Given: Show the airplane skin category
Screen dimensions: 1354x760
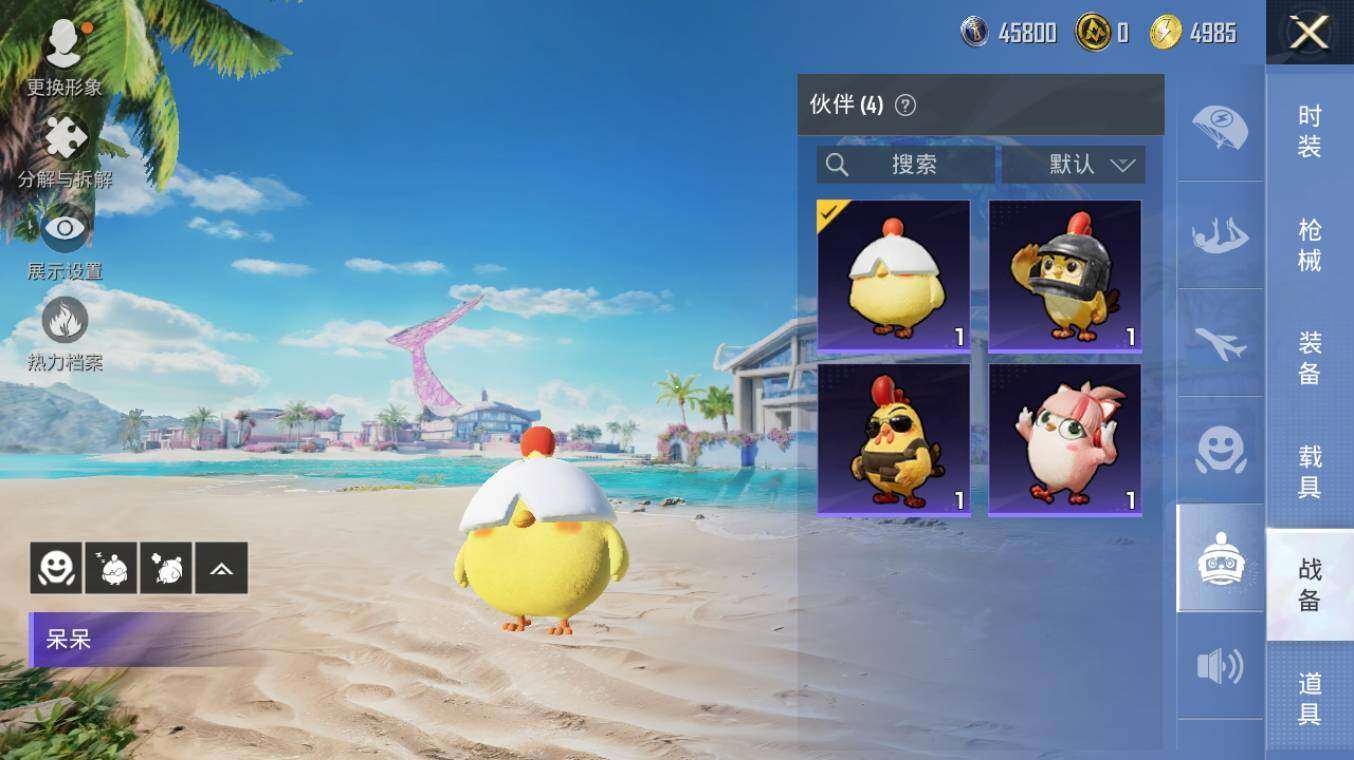Looking at the screenshot, I should tap(1220, 344).
